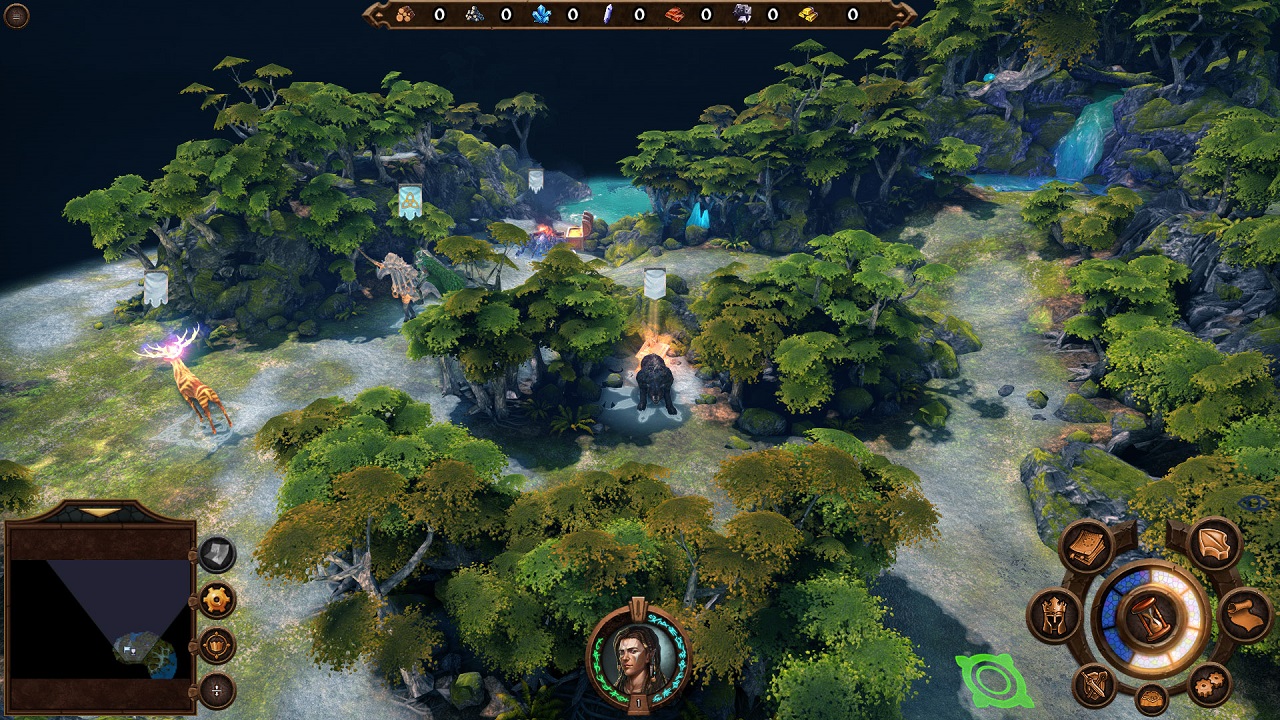Click the blue dragonblood crystal resource icon
This screenshot has width=1280, height=720.
coord(541,14)
